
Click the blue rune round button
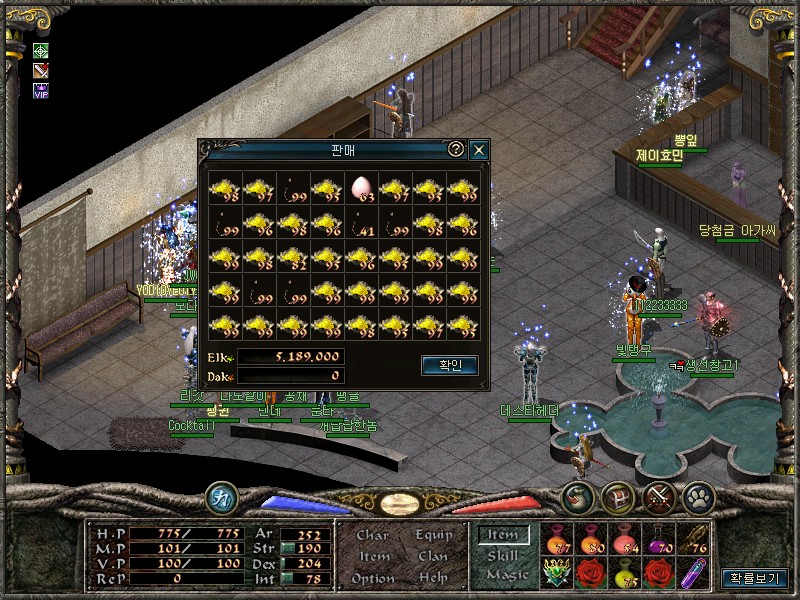tap(221, 497)
